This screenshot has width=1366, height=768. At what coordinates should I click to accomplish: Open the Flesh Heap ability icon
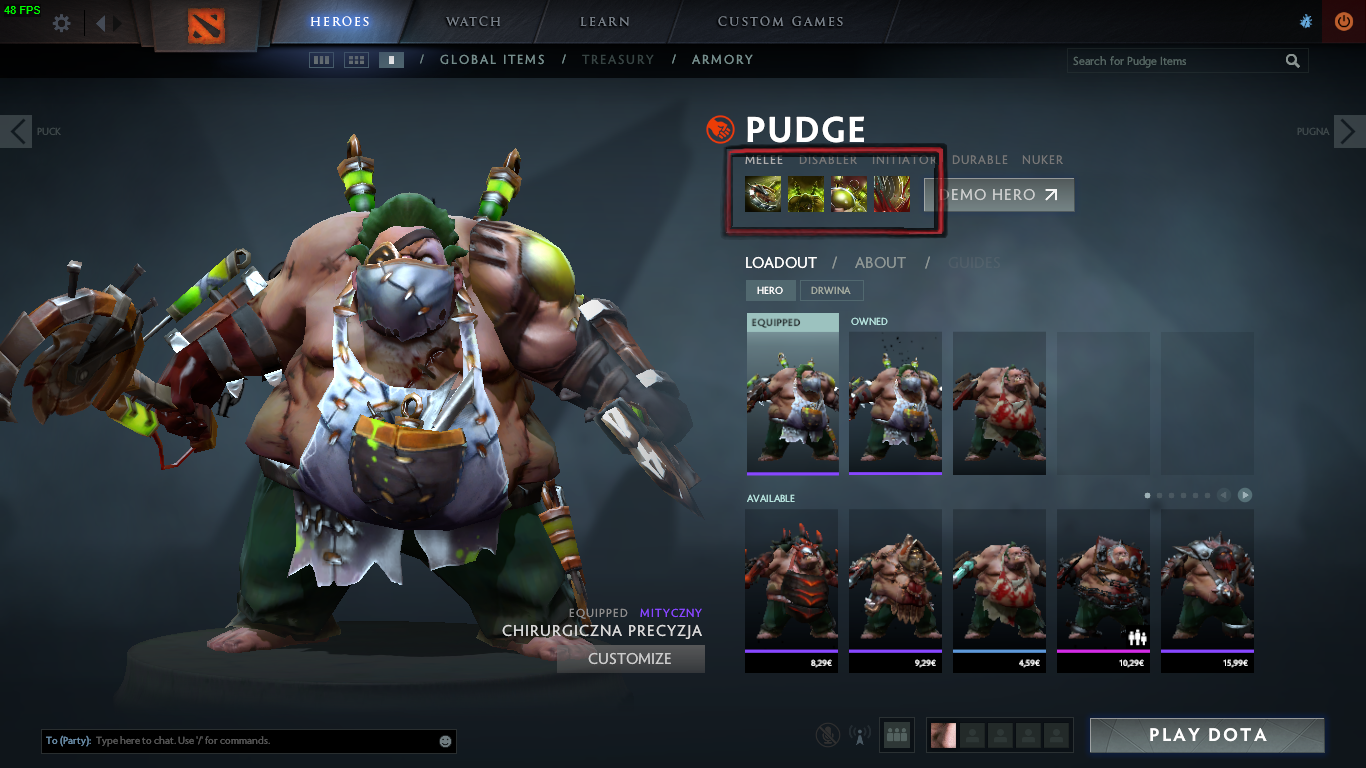click(848, 194)
